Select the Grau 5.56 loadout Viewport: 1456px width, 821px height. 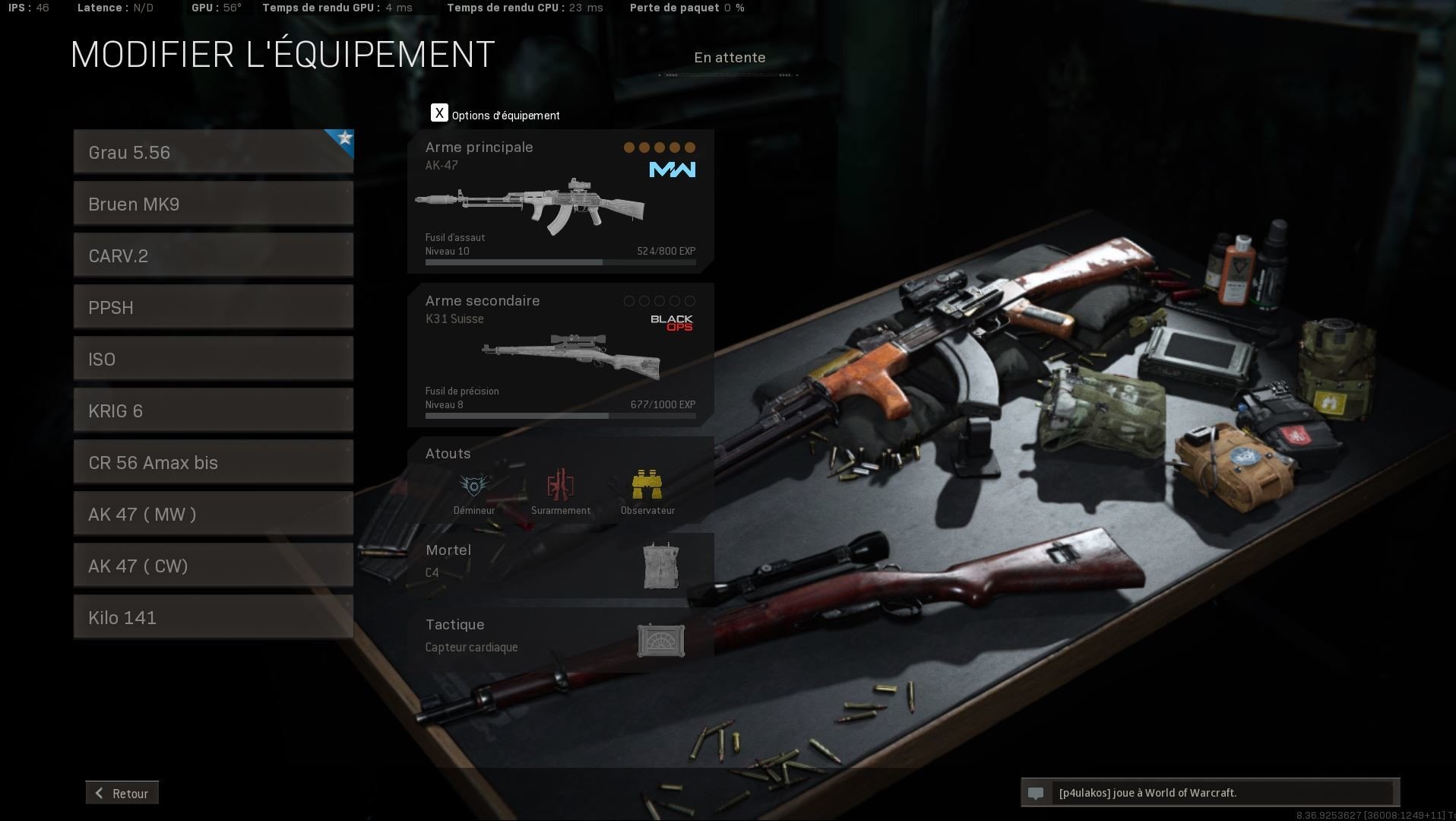[213, 152]
